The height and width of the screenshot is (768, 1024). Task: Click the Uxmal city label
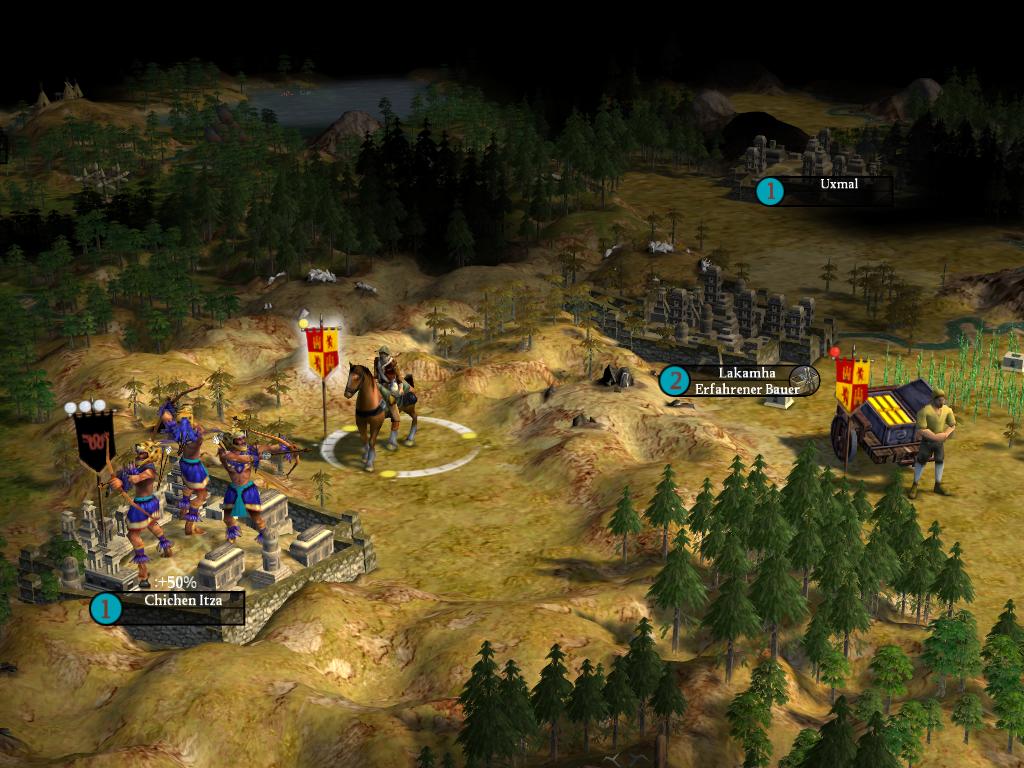[838, 185]
